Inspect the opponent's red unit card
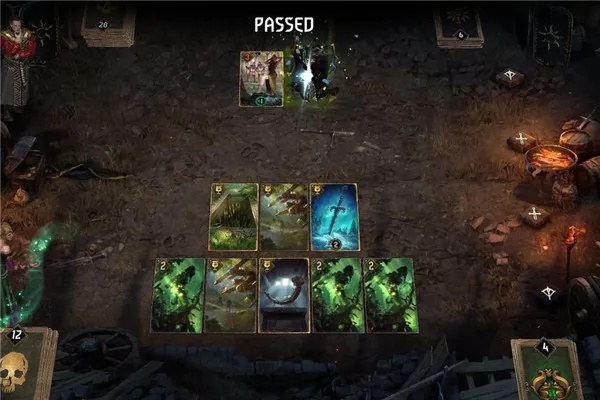600x400 pixels. pyautogui.click(x=260, y=78)
